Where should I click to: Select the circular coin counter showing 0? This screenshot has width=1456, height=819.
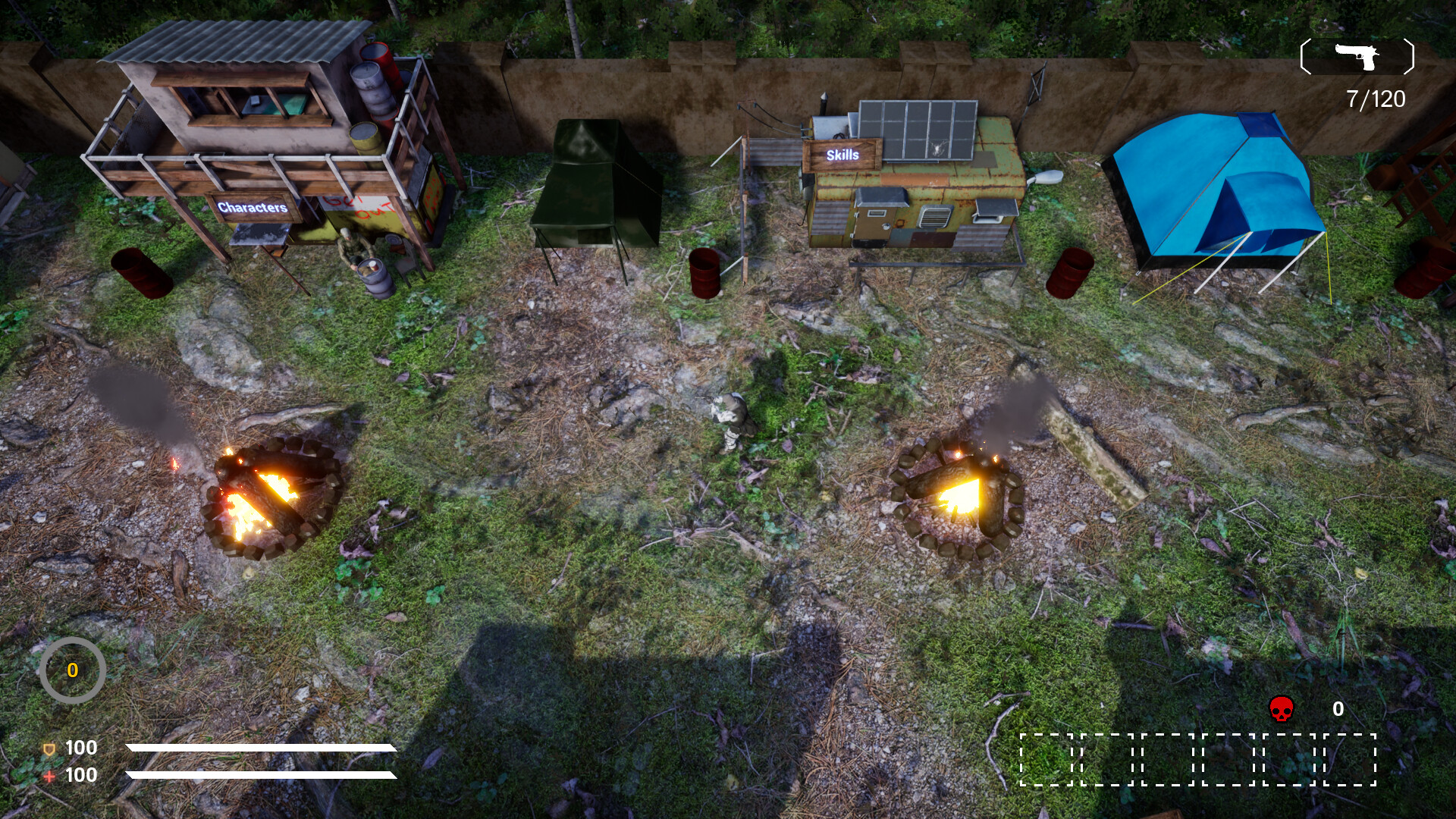coord(74,670)
